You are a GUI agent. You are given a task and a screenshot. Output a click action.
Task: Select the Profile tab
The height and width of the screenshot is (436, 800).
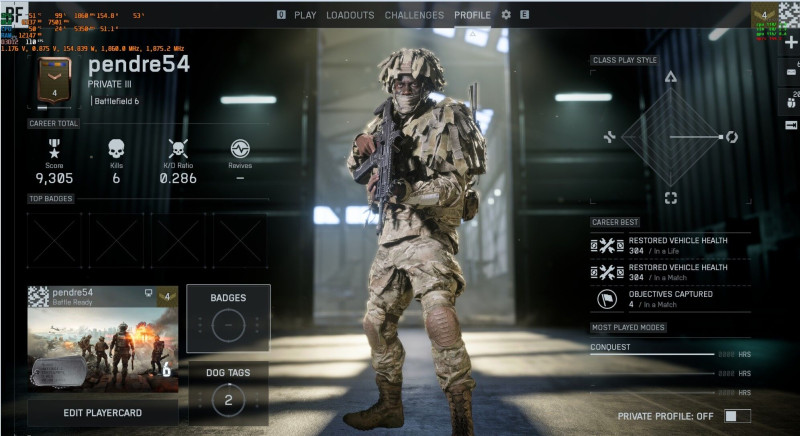click(472, 15)
